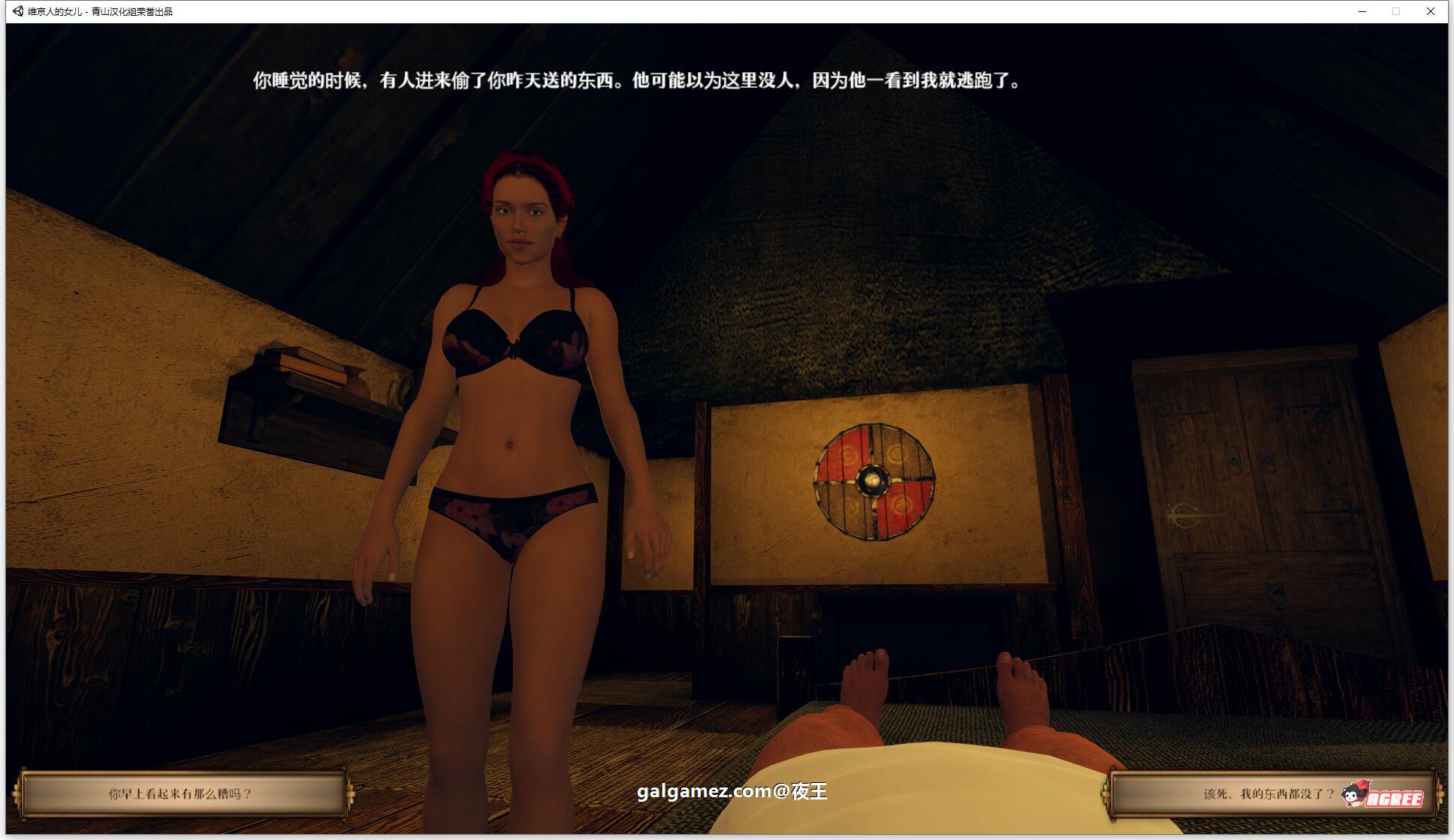Viewport: 1454px width, 840px height.
Task: Click the dialogue narration text at the top
Action: click(637, 83)
